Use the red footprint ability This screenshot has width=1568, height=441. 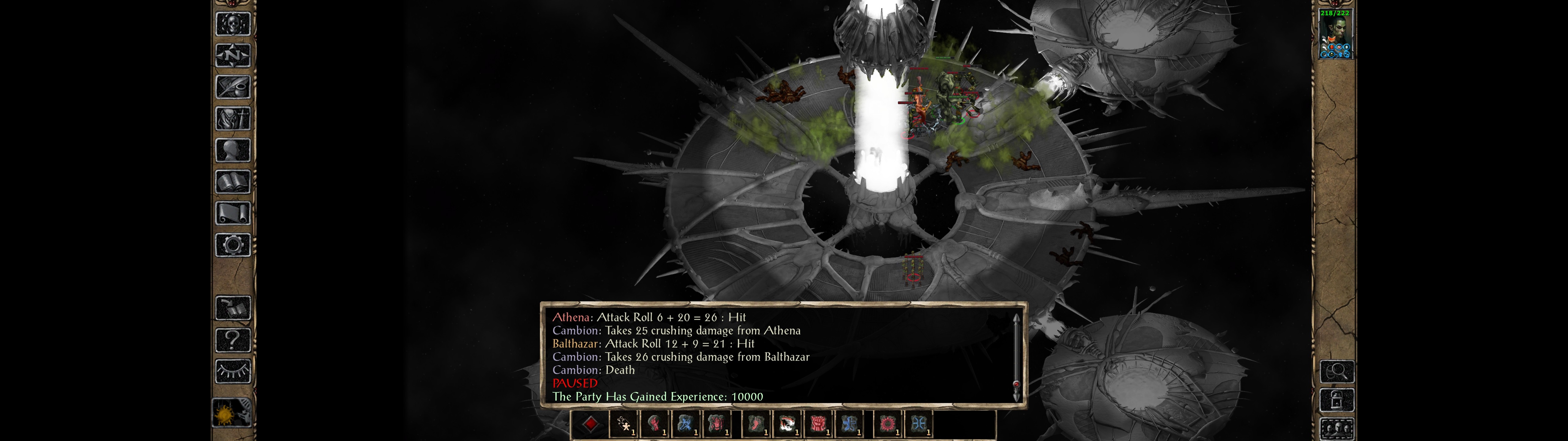pos(756,424)
